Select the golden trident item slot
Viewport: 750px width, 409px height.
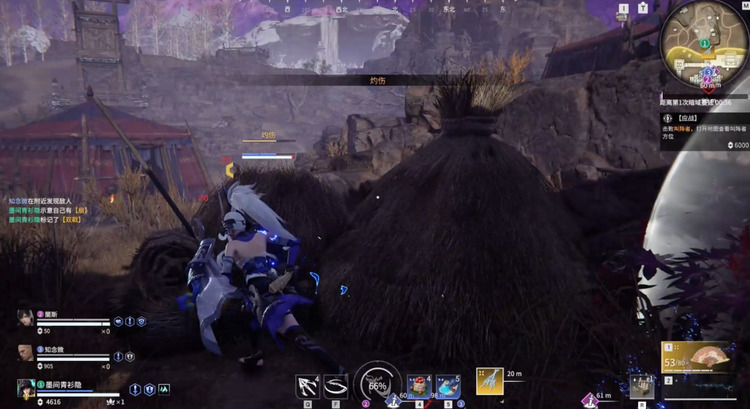(489, 381)
